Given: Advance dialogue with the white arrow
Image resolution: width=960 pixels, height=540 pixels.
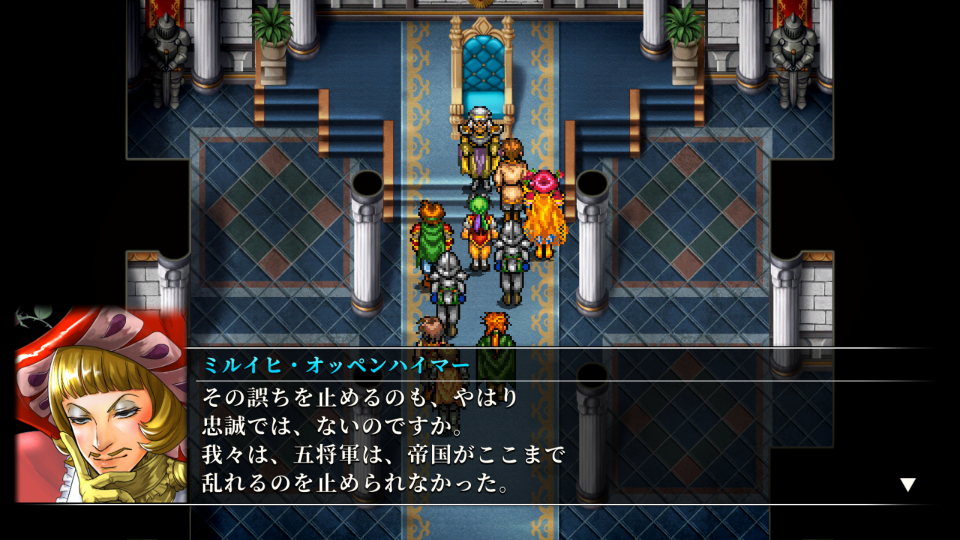Looking at the screenshot, I should point(907,485).
